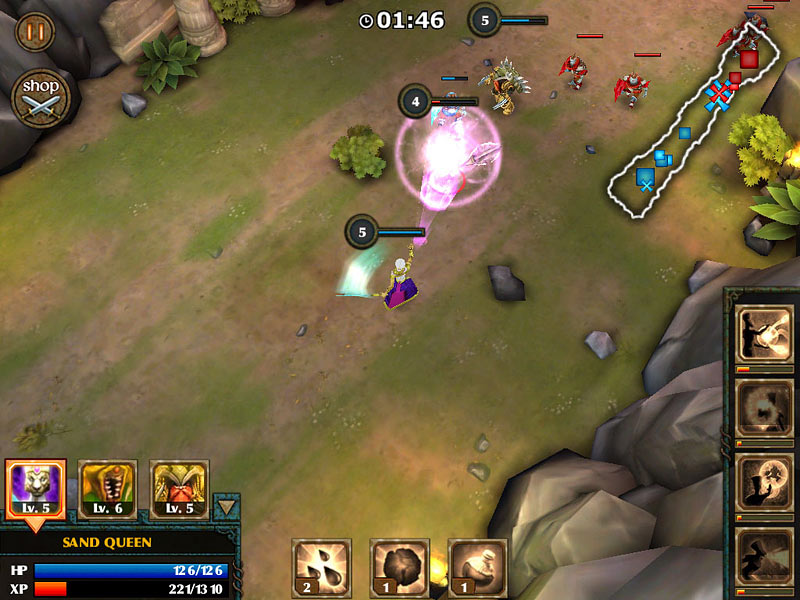Activate the dust explosion ability
The image size is (800, 600).
(764, 407)
